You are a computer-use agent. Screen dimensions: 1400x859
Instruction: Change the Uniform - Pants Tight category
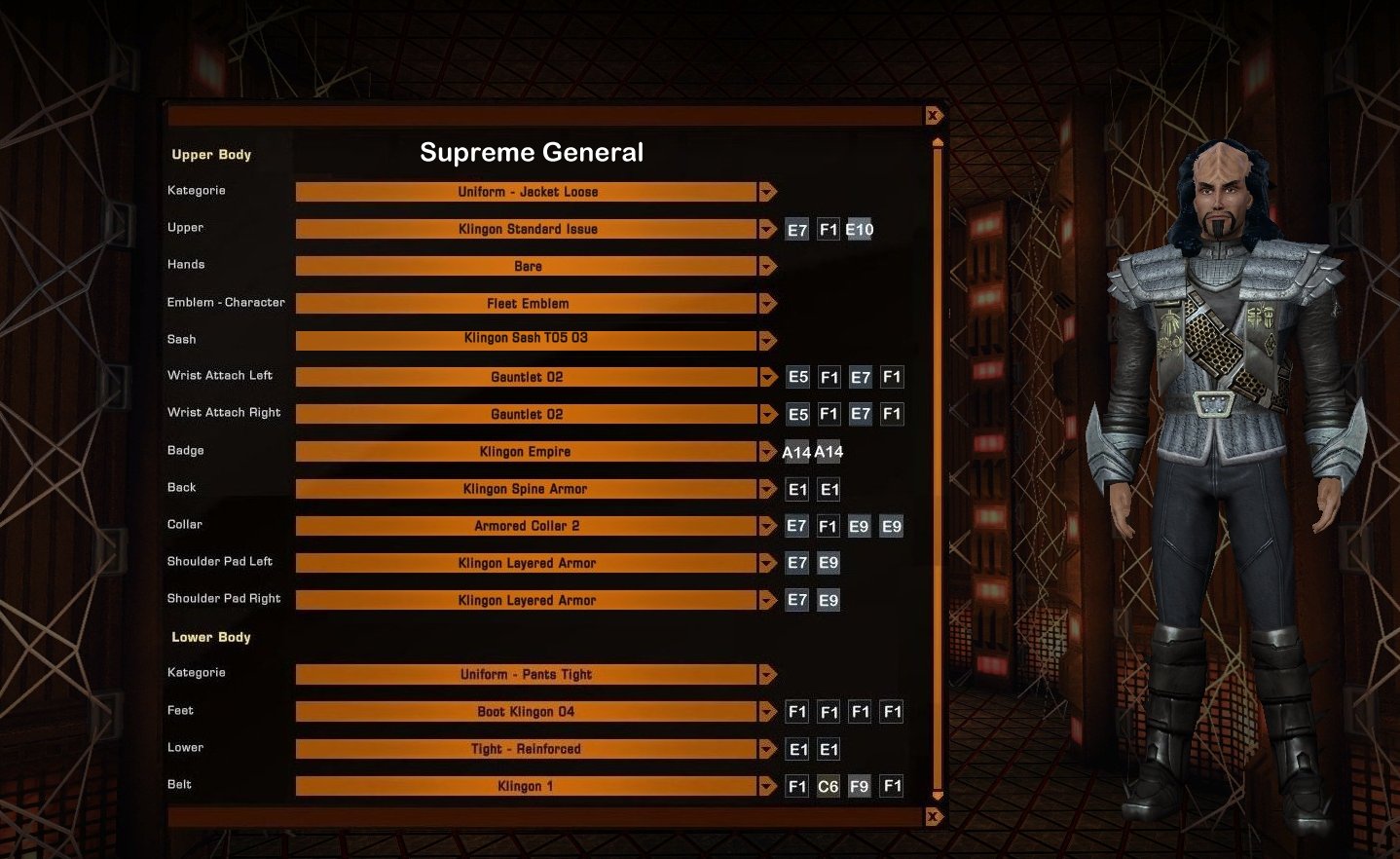point(527,674)
